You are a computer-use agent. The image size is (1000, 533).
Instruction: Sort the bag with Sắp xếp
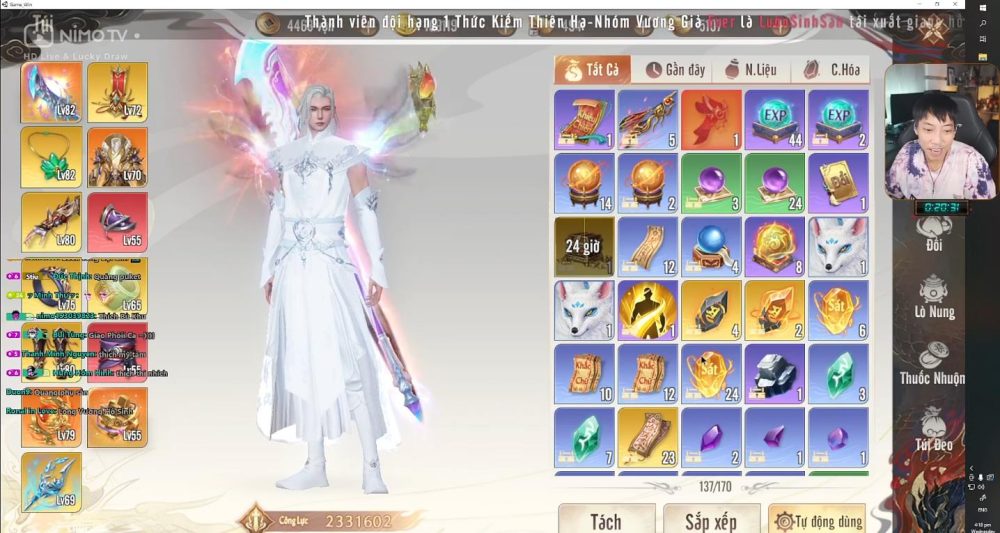click(x=711, y=520)
